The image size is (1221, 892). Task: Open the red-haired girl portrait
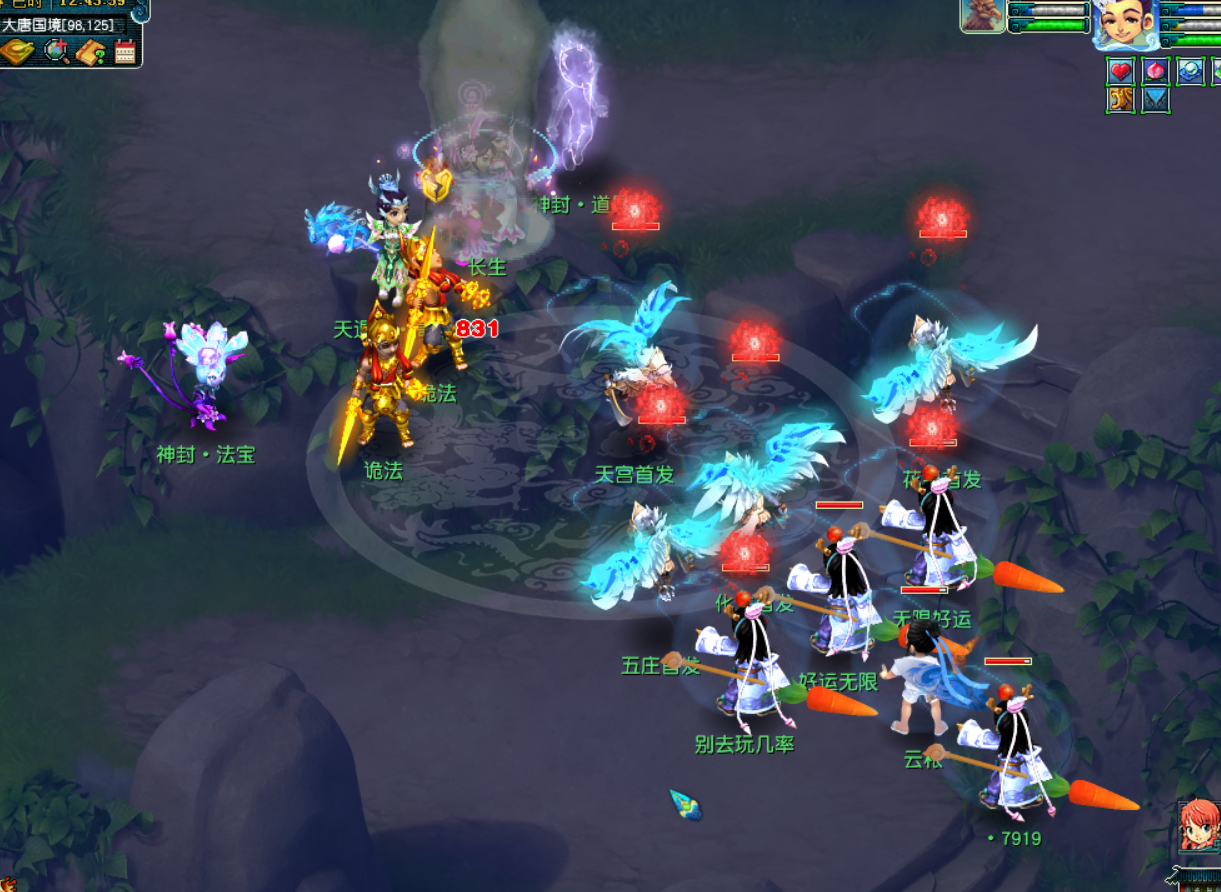click(x=1197, y=824)
